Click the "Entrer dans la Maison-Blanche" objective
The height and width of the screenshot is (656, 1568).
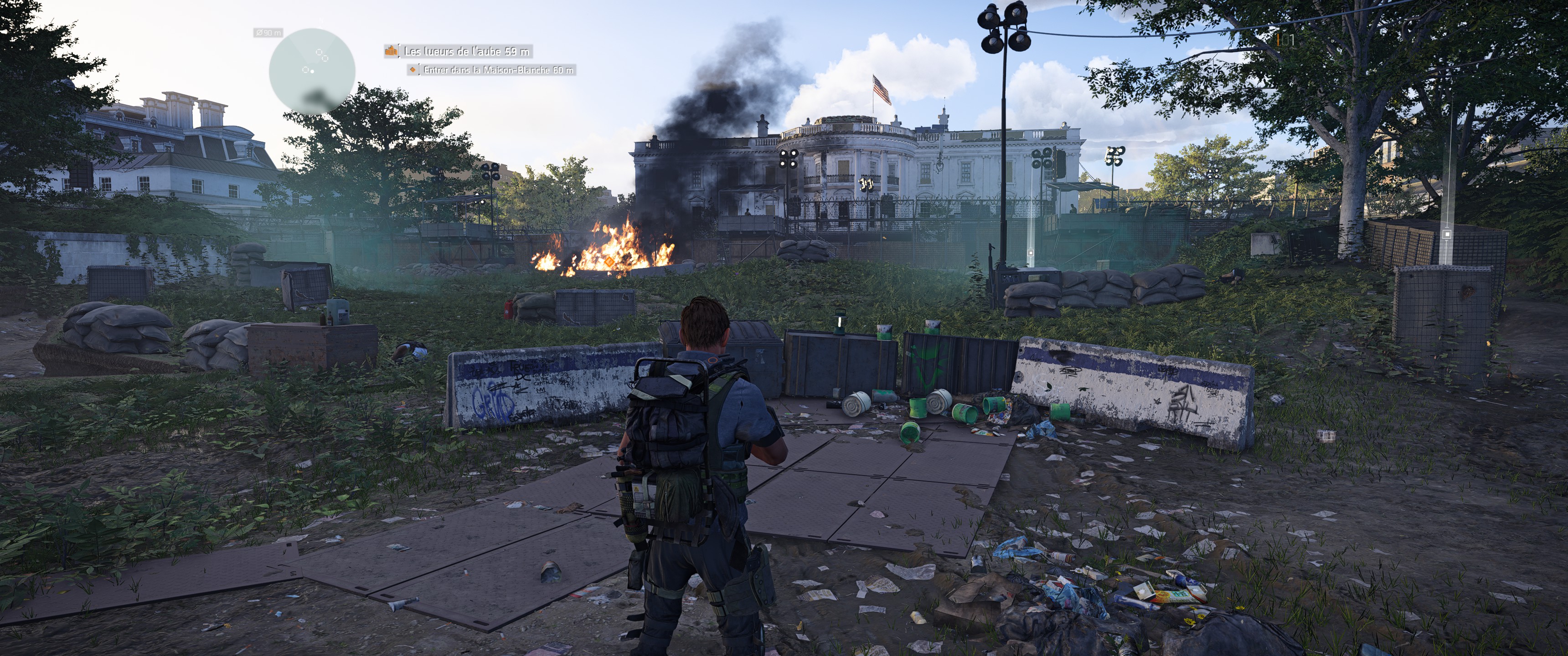pos(498,70)
